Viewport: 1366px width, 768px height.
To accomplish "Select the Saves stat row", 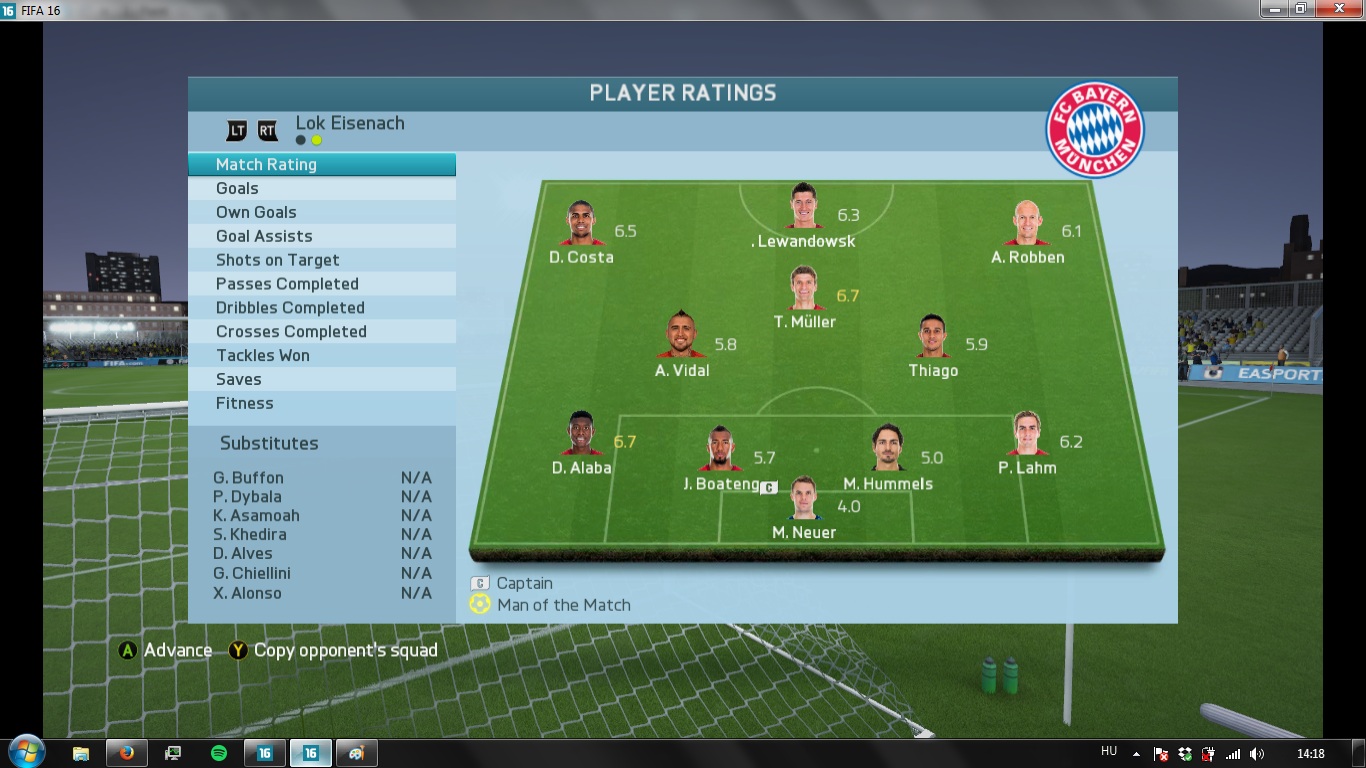I will (x=321, y=380).
